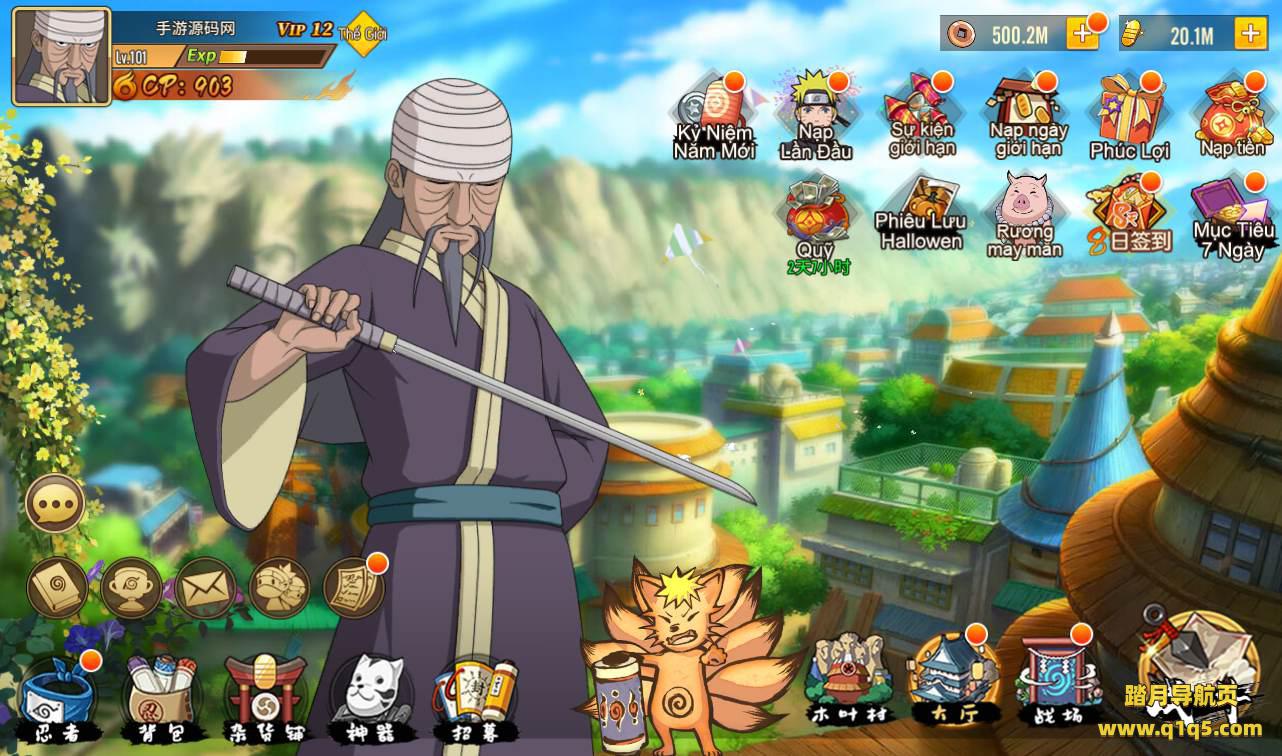Open the chat speech bubble button
The height and width of the screenshot is (756, 1282).
[x=55, y=504]
